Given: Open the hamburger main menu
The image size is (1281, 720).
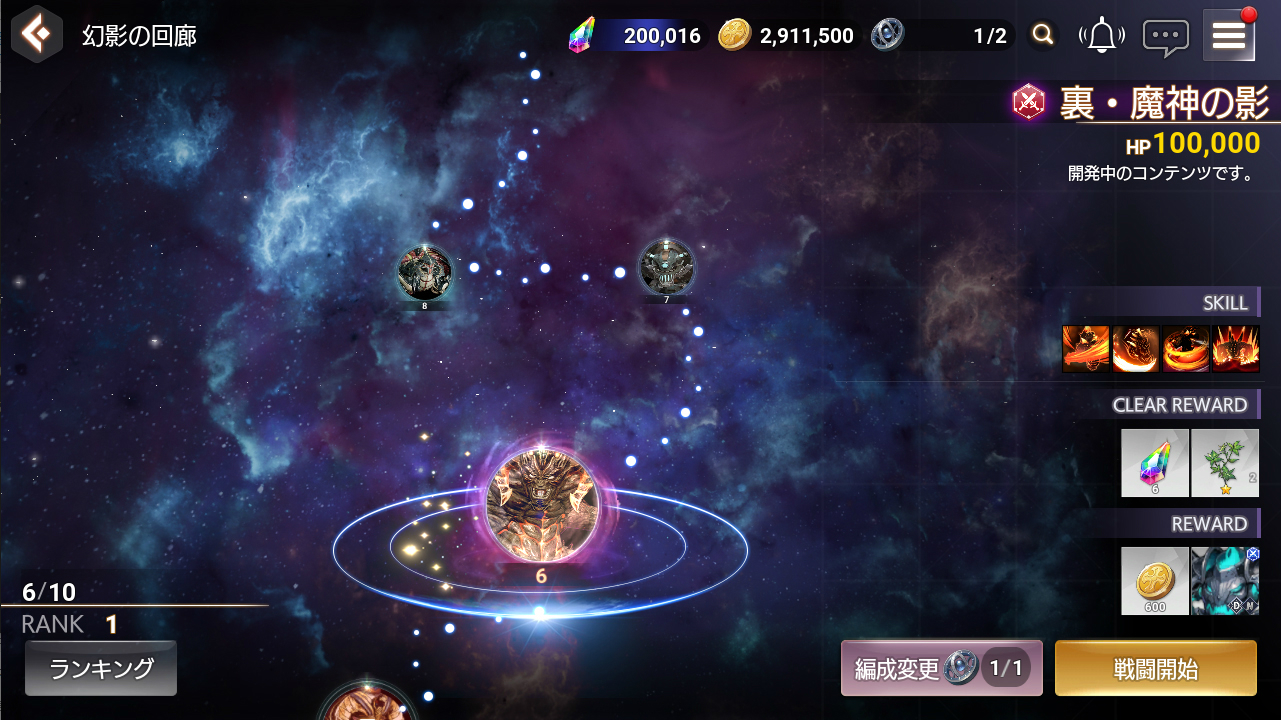Looking at the screenshot, I should tap(1229, 36).
